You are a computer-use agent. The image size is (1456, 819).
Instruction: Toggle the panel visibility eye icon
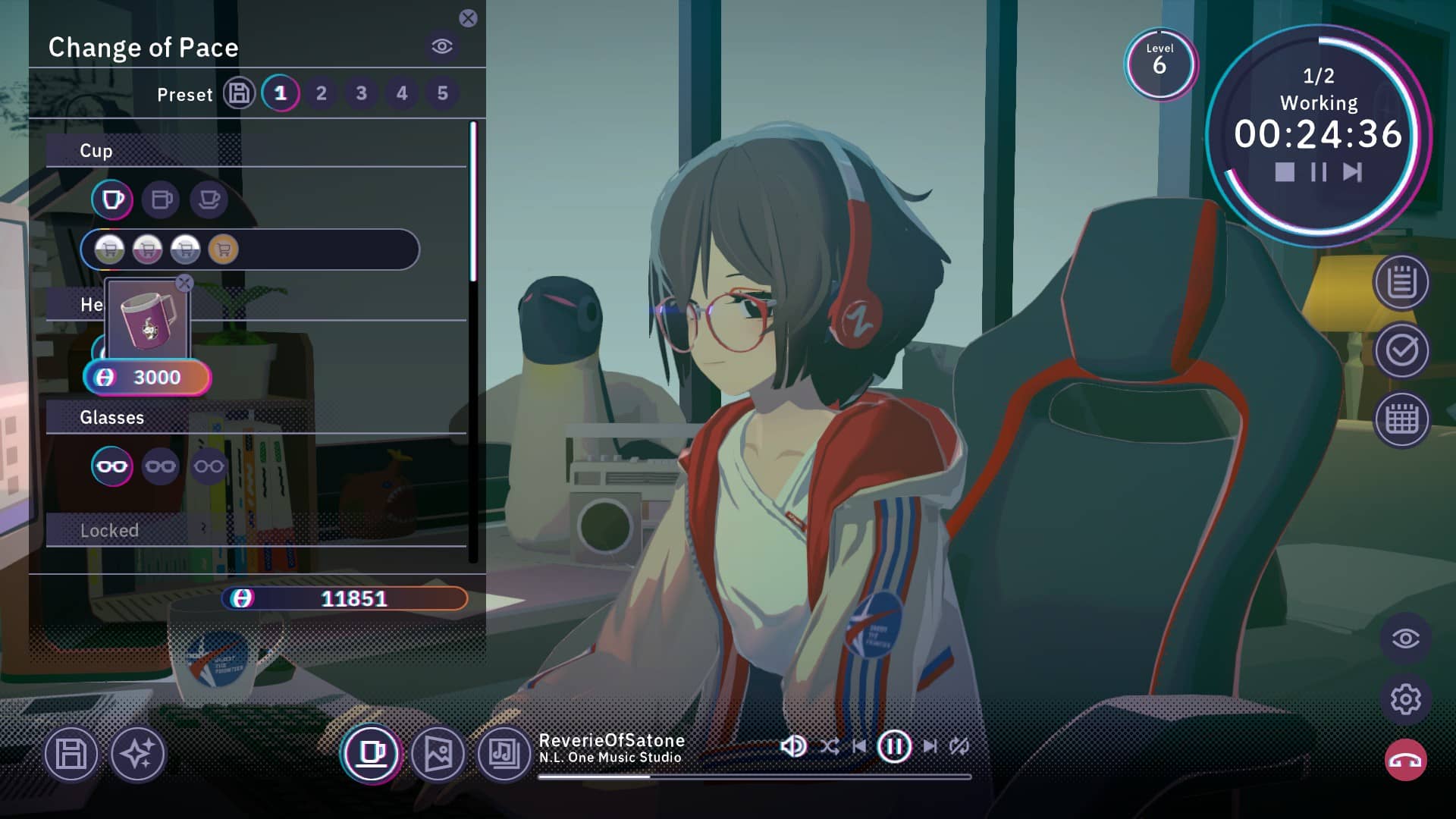click(x=442, y=46)
